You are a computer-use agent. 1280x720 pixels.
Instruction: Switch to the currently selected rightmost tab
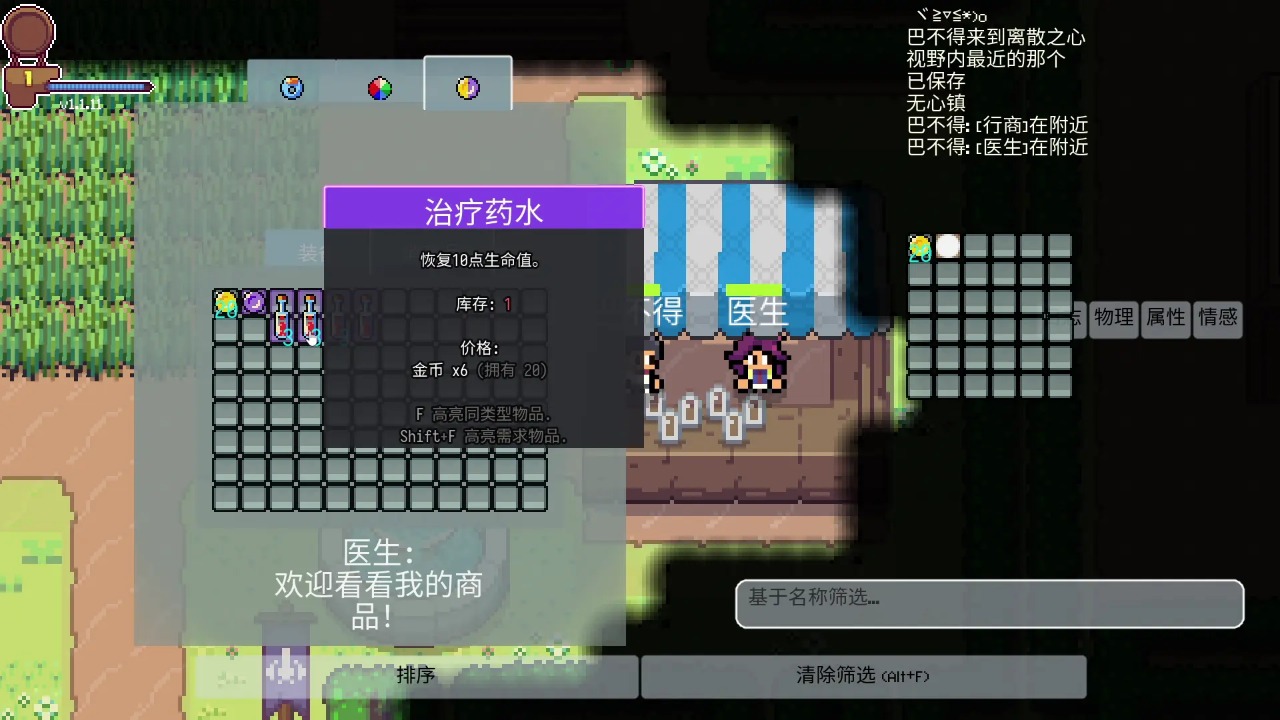tap(467, 87)
